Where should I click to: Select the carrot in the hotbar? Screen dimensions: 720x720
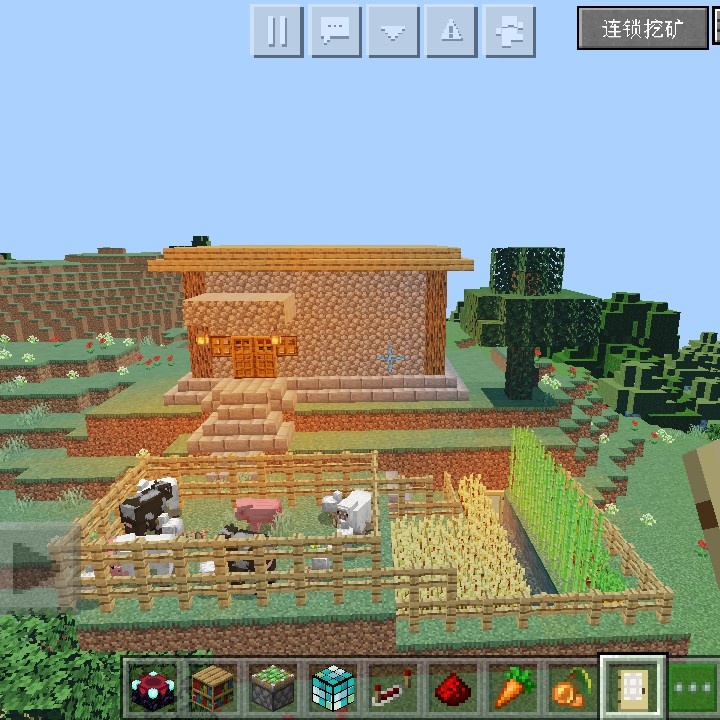coord(511,688)
